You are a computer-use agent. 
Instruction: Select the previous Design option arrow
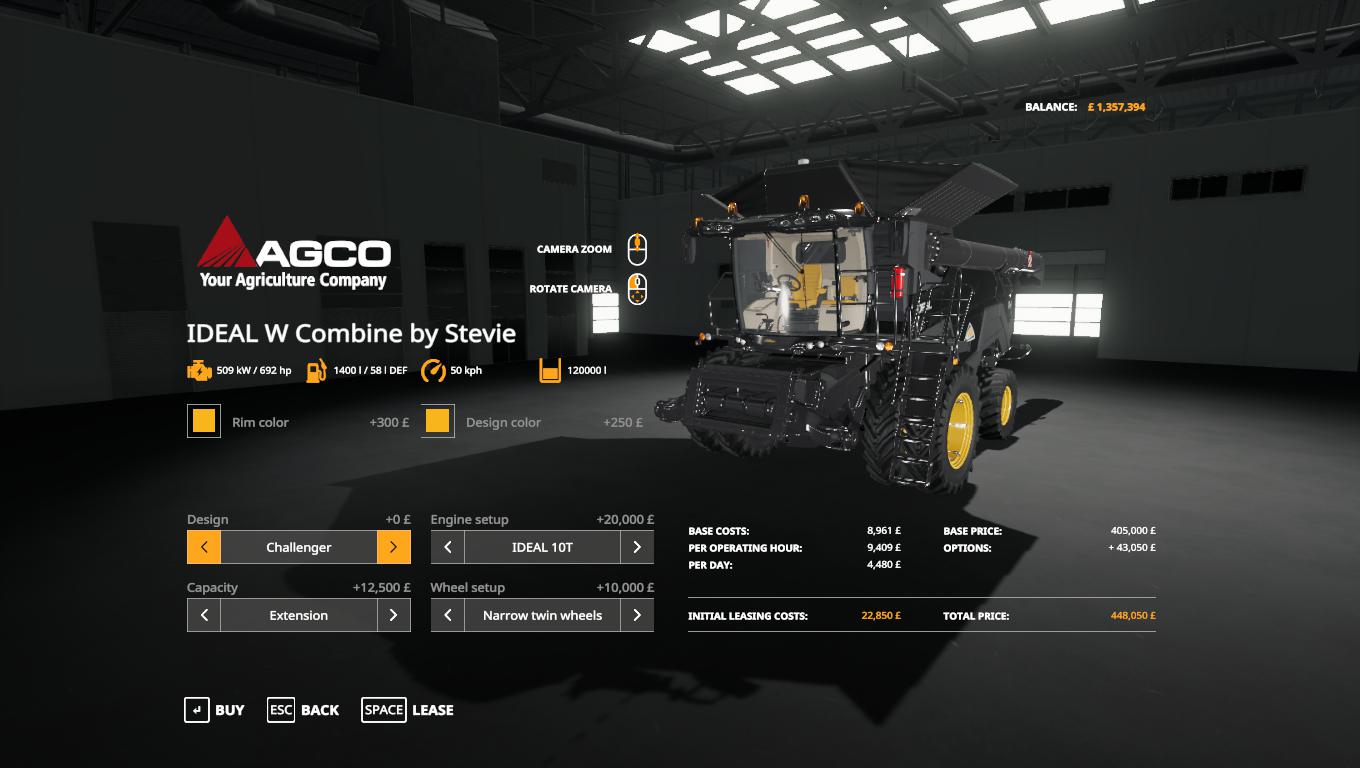pyautogui.click(x=204, y=547)
